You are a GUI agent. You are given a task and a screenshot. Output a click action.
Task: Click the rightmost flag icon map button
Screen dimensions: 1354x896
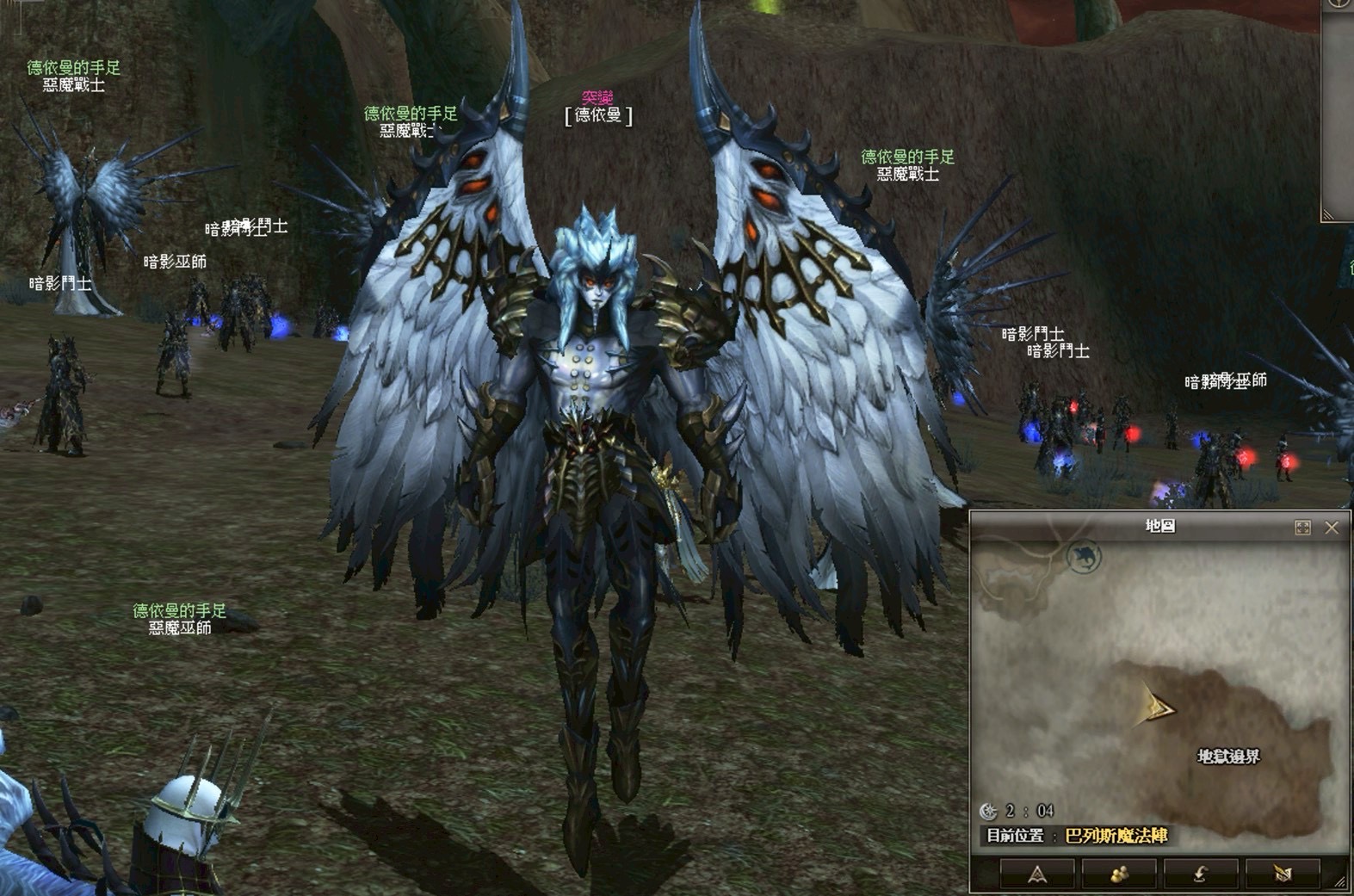[x=1282, y=874]
